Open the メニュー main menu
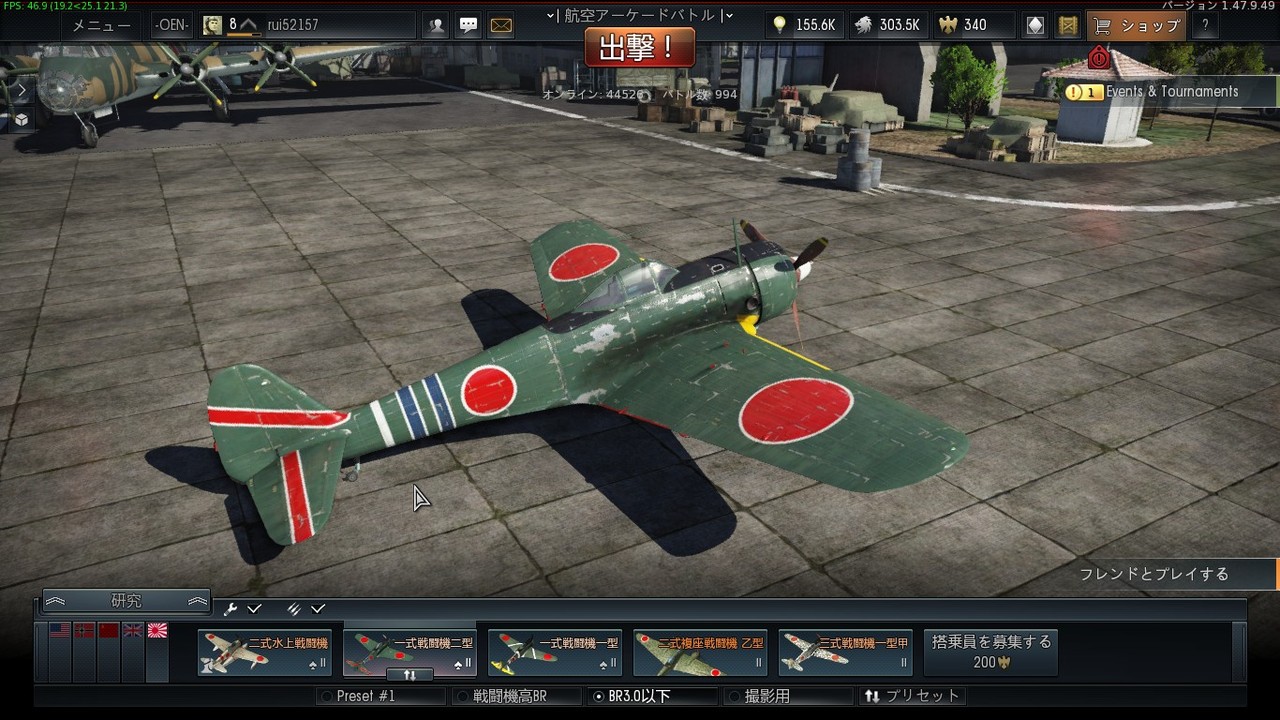The height and width of the screenshot is (720, 1280). tap(101, 26)
